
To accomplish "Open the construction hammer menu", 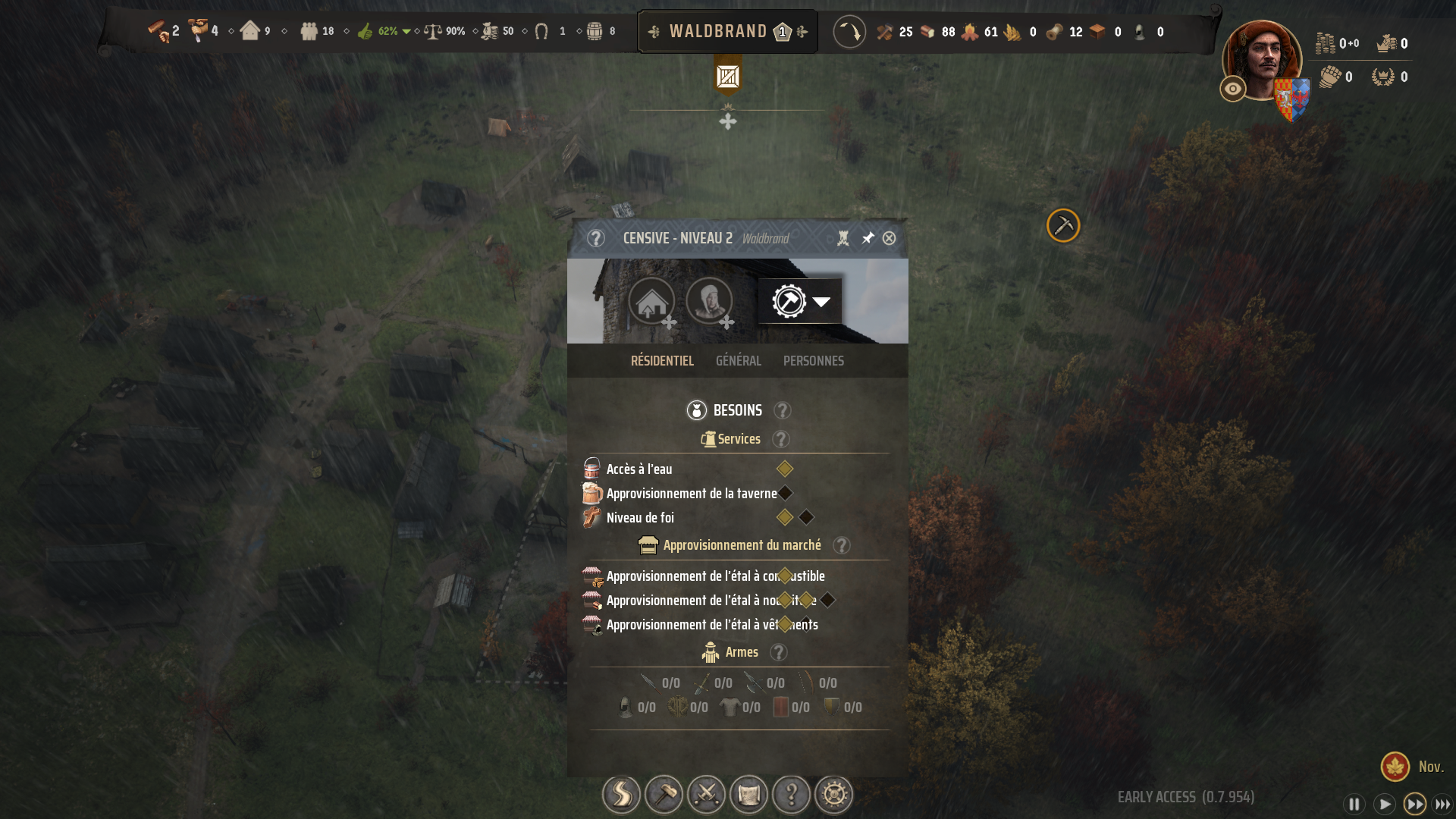I will [x=664, y=795].
